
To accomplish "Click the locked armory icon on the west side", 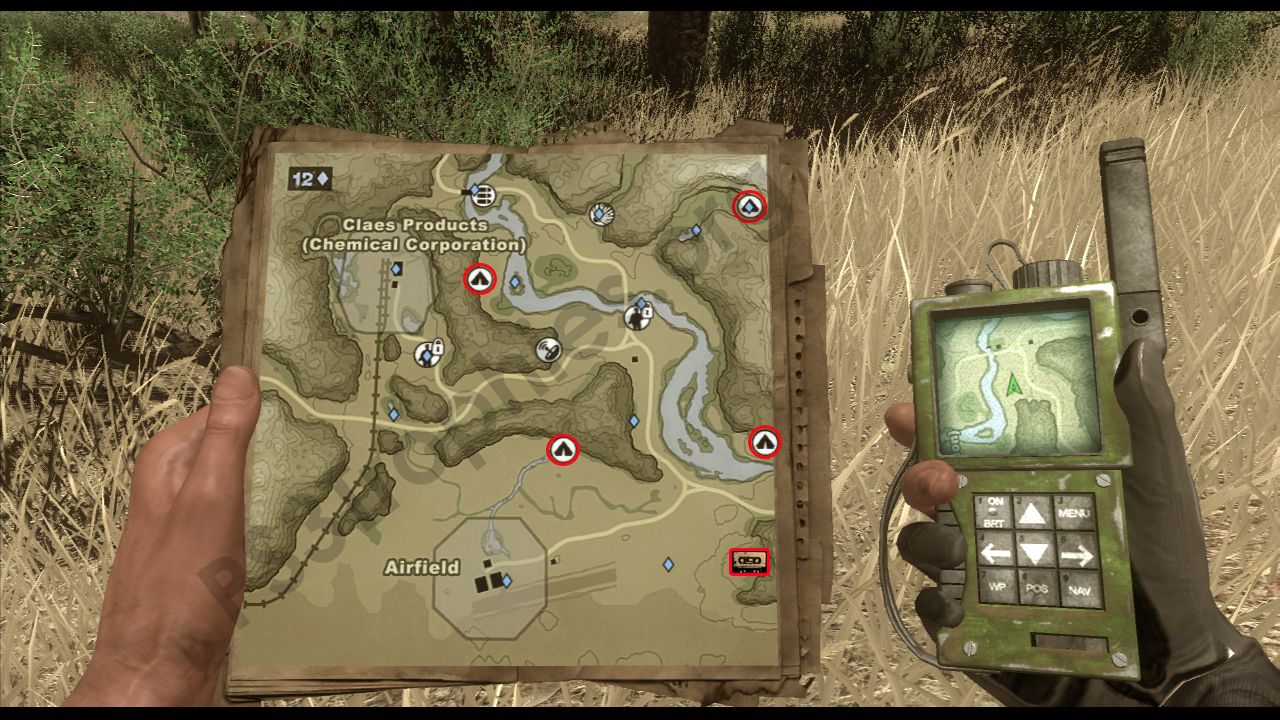I will click(x=425, y=355).
